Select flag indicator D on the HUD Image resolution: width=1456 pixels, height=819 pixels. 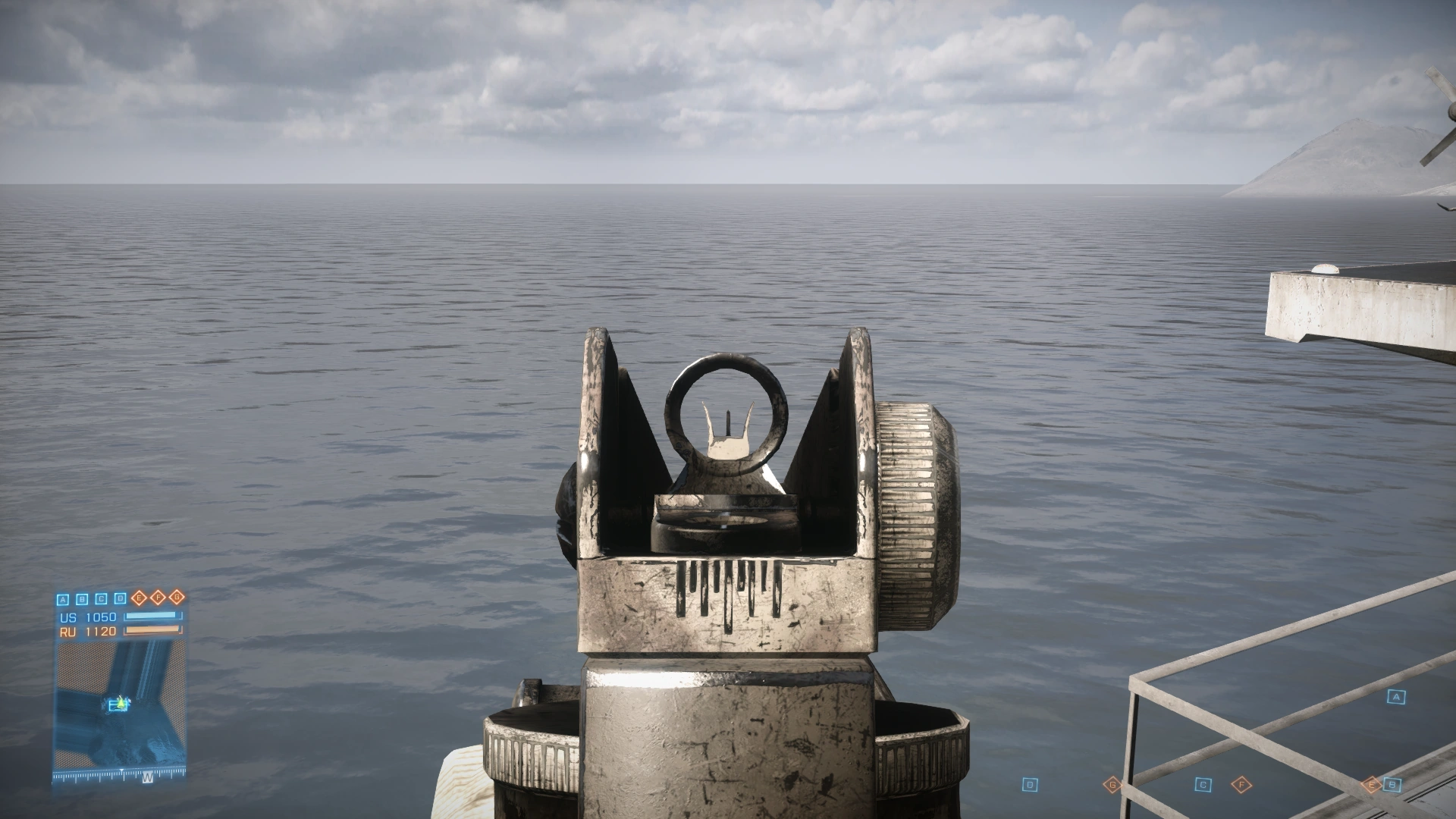tap(119, 599)
